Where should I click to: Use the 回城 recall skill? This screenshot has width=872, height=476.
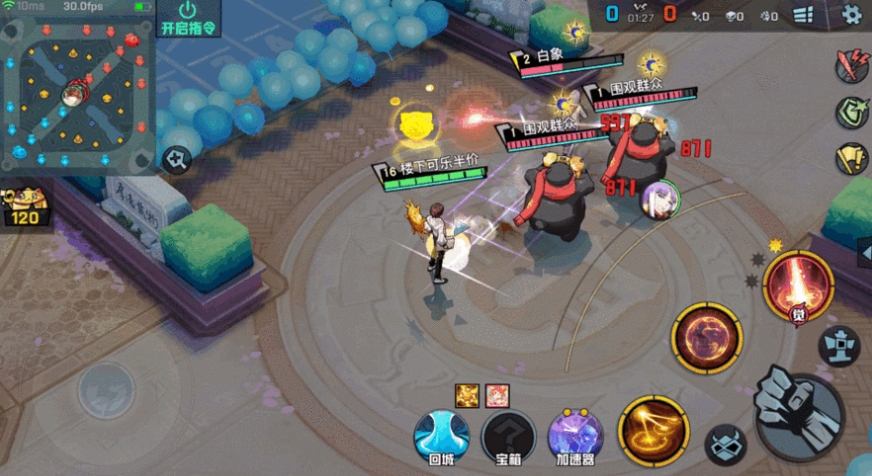coord(442,435)
